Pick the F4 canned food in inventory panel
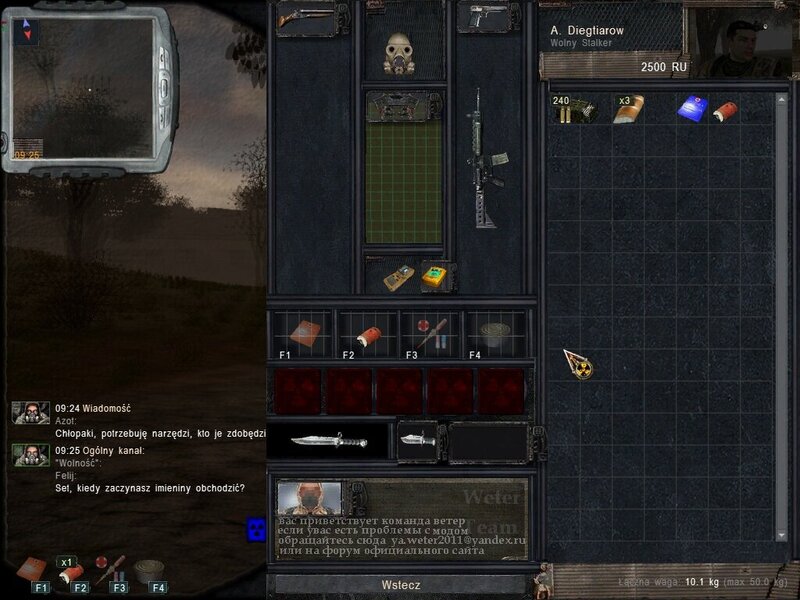The image size is (800, 600). 492,335
